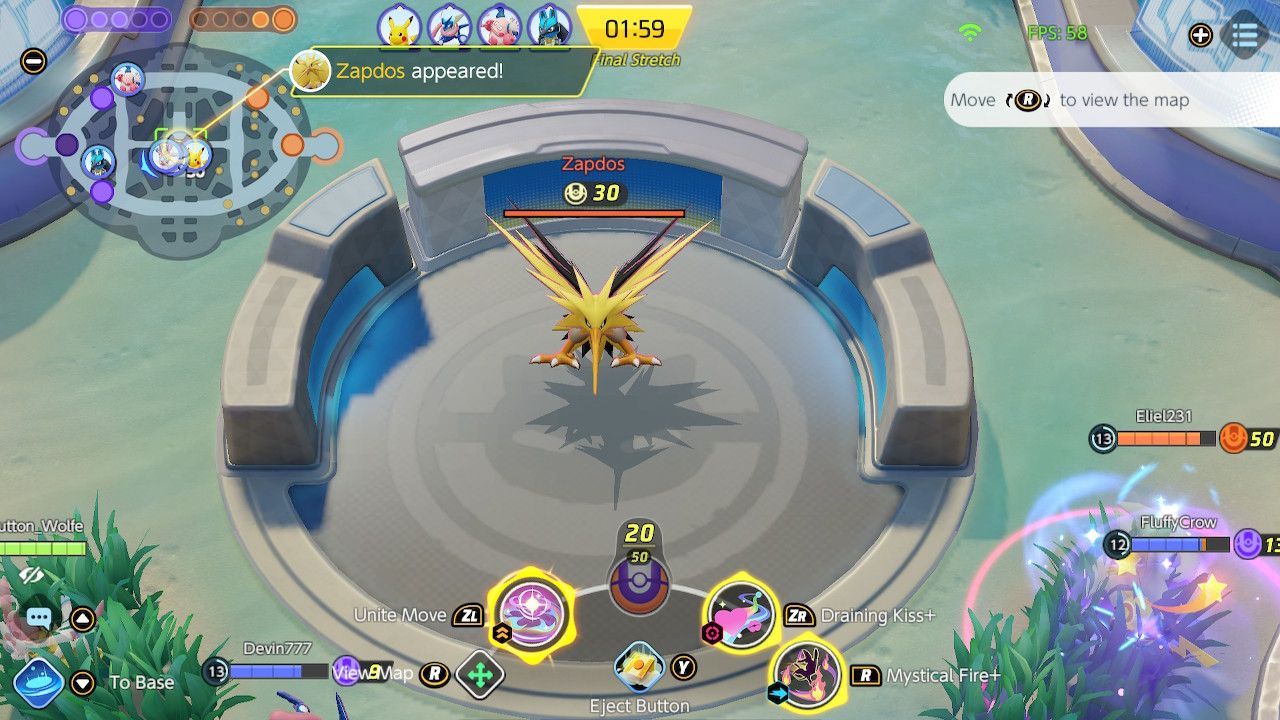The image size is (1280, 720).
Task: Select the To Base return icon
Action: [39, 682]
